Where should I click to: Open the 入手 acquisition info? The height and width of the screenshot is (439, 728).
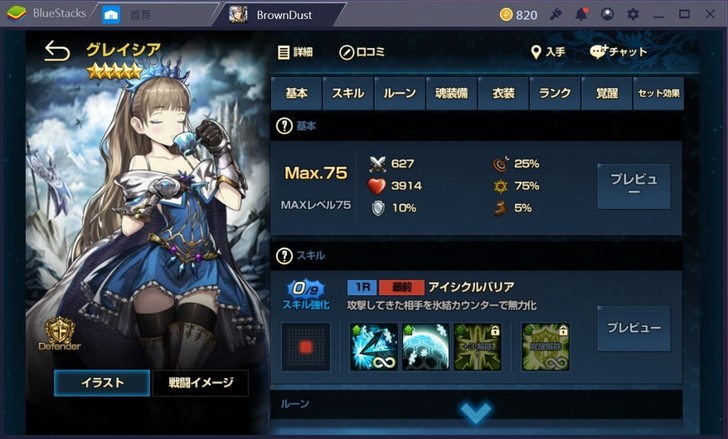click(548, 52)
